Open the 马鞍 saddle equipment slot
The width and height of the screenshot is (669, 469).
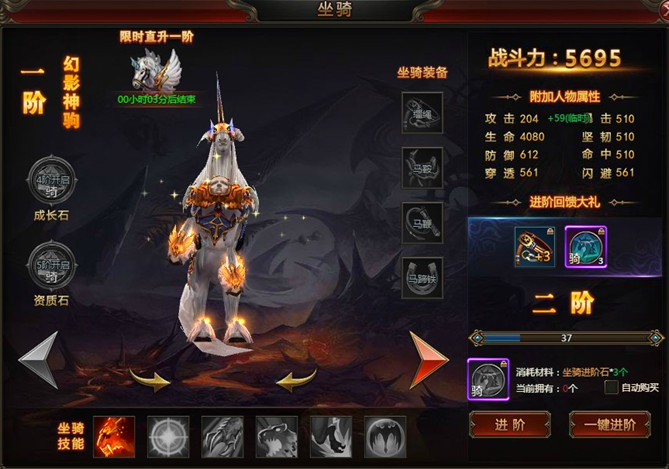pyautogui.click(x=422, y=164)
